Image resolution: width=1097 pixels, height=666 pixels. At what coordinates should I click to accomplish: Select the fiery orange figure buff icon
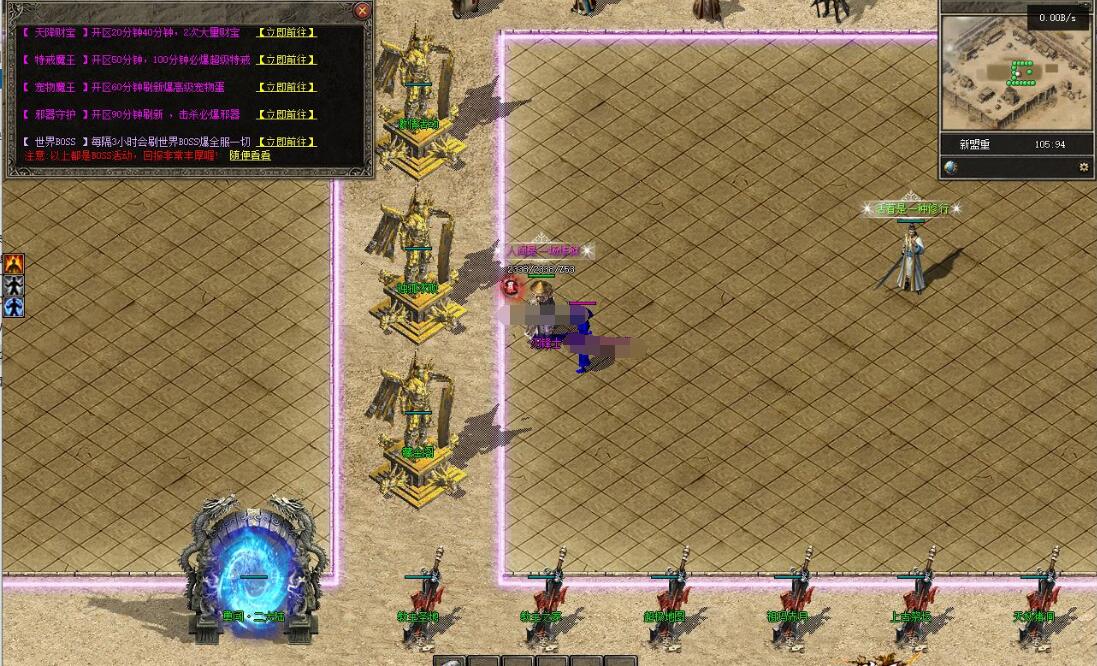click(14, 264)
